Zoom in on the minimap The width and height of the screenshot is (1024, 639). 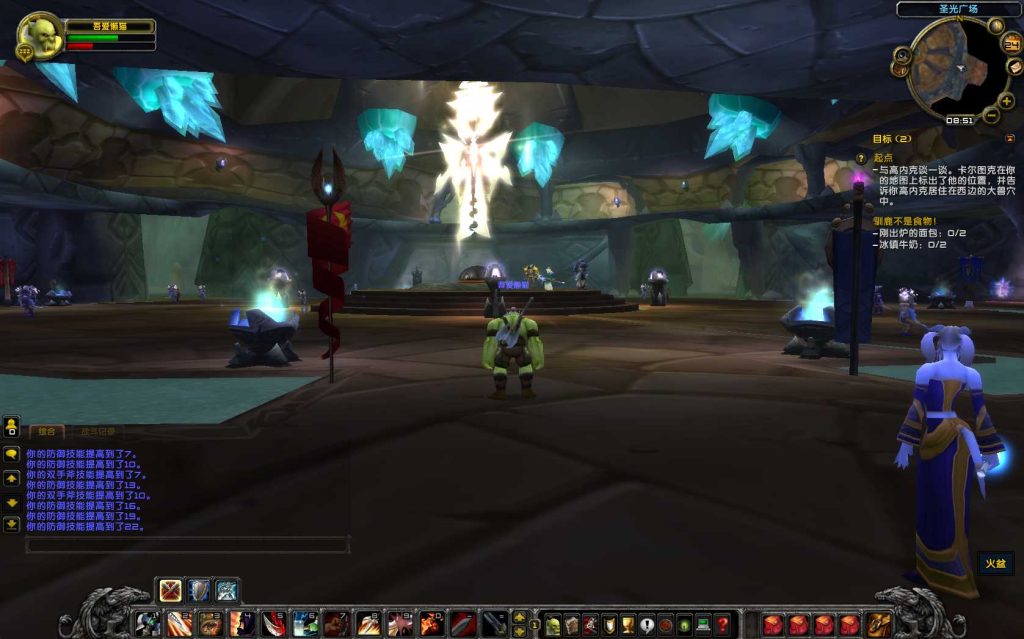point(1006,101)
